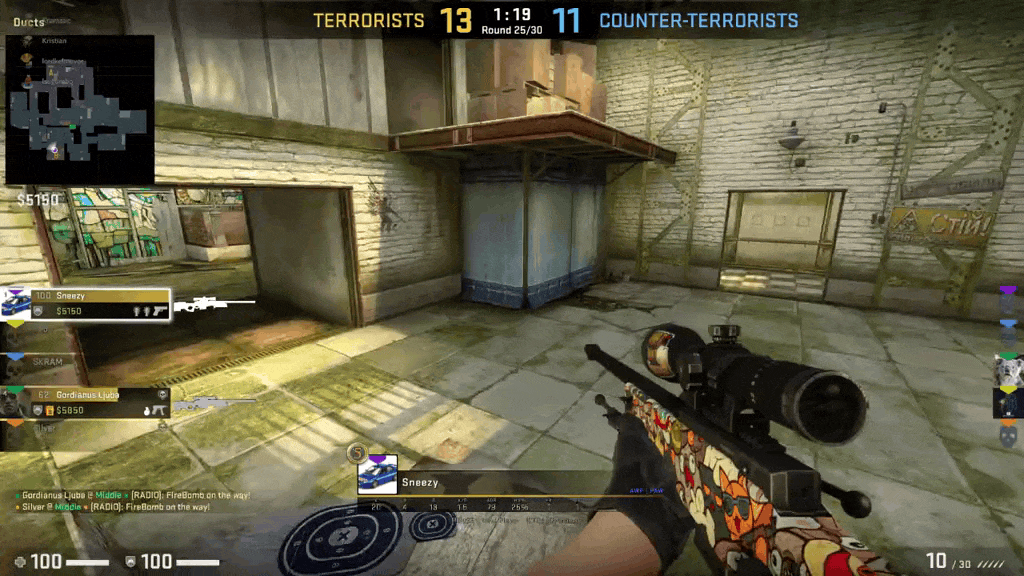Image resolution: width=1024 pixels, height=576 pixels.
Task: Click the white sniper rifle icon beside Sneezy's card
Action: [214, 304]
